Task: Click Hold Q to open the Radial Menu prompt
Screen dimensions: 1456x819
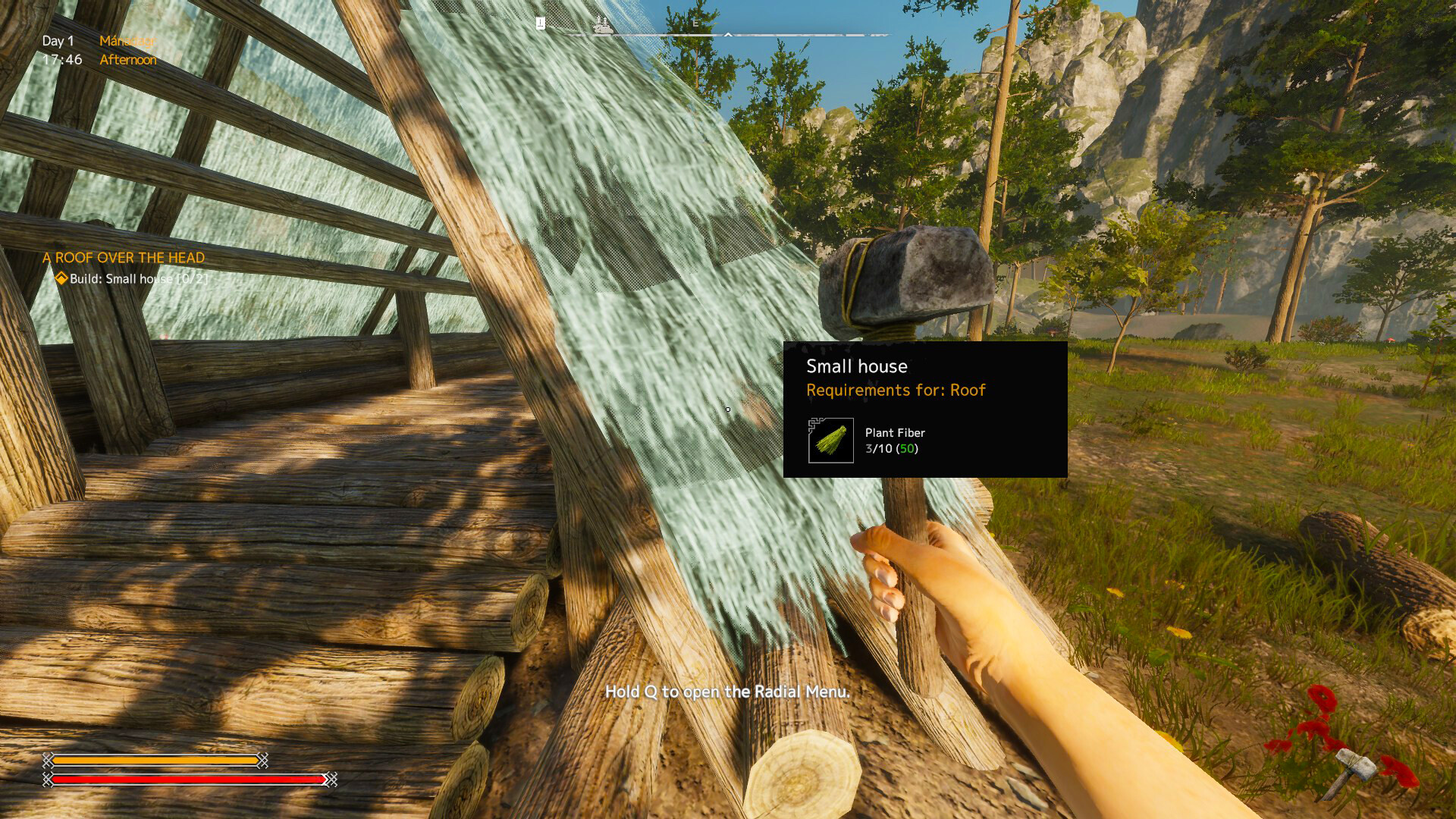Action: pyautogui.click(x=726, y=692)
